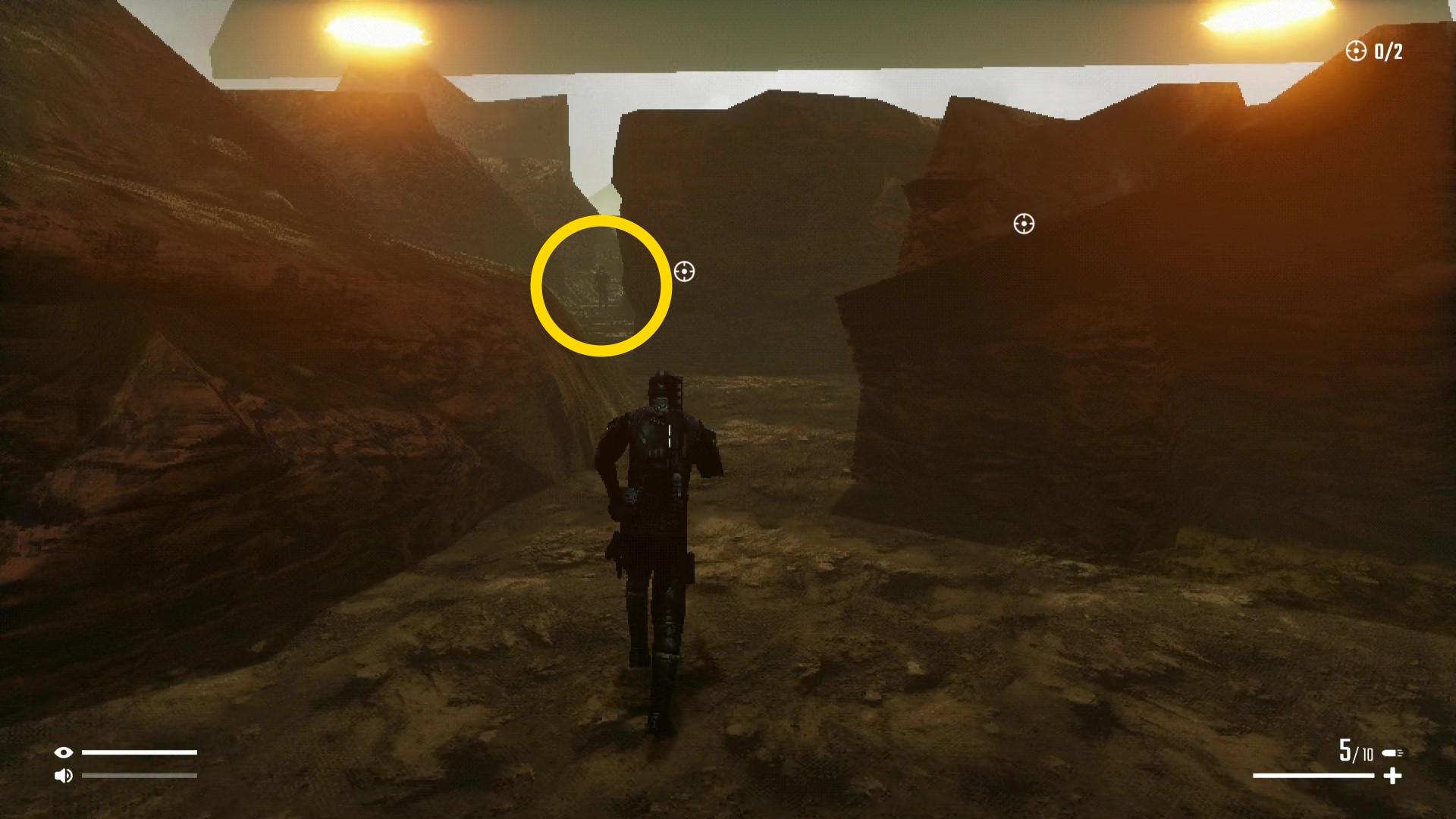Click the bullet ammo icon
1456x819 pixels.
(x=1392, y=753)
